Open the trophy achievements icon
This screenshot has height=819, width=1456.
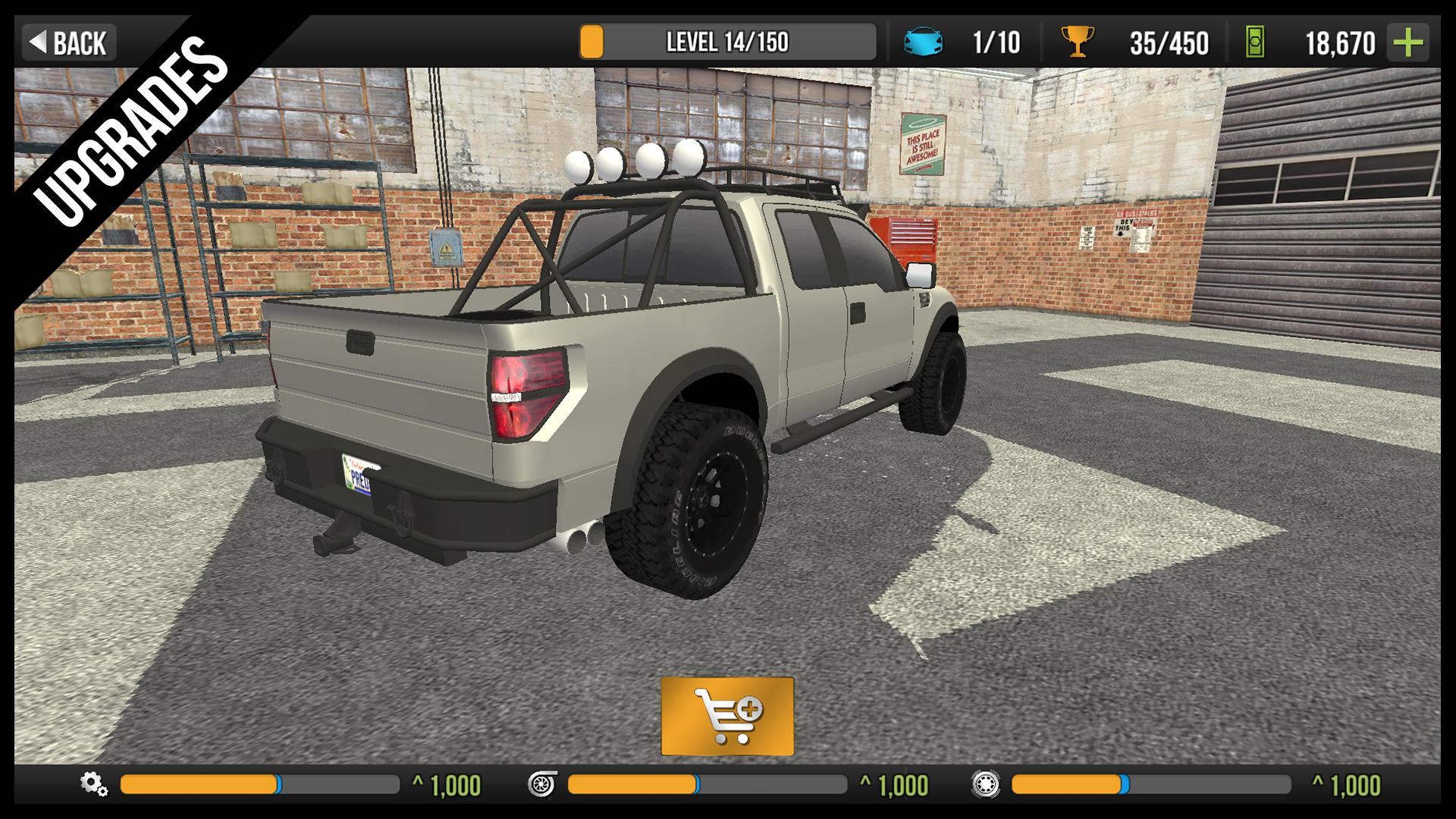1076,44
